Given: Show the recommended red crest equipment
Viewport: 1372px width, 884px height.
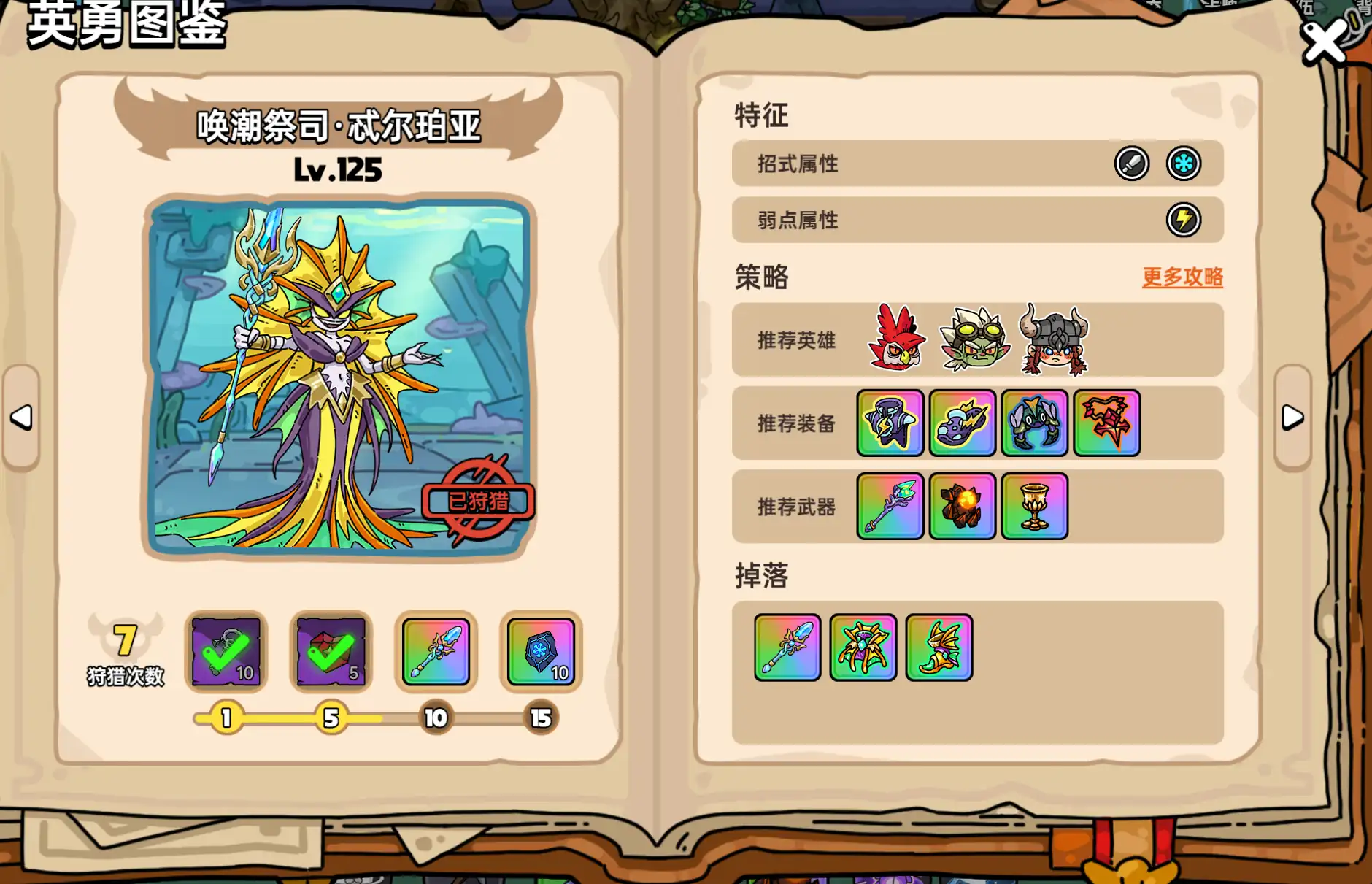Looking at the screenshot, I should [1106, 423].
